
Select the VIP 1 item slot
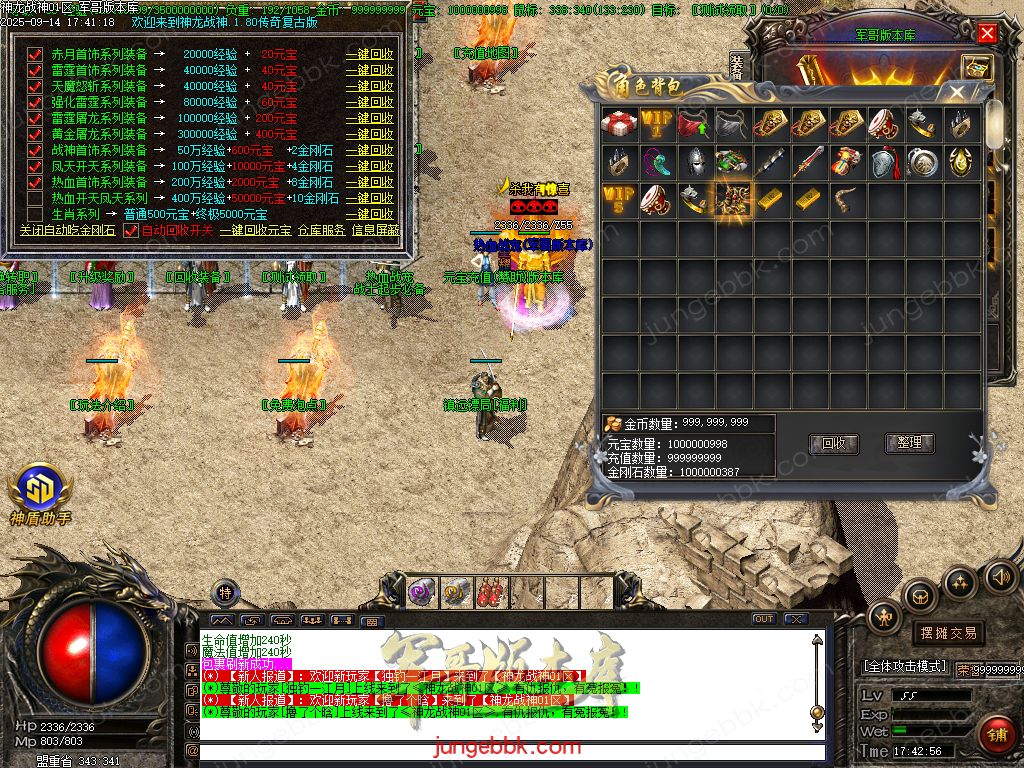[657, 123]
